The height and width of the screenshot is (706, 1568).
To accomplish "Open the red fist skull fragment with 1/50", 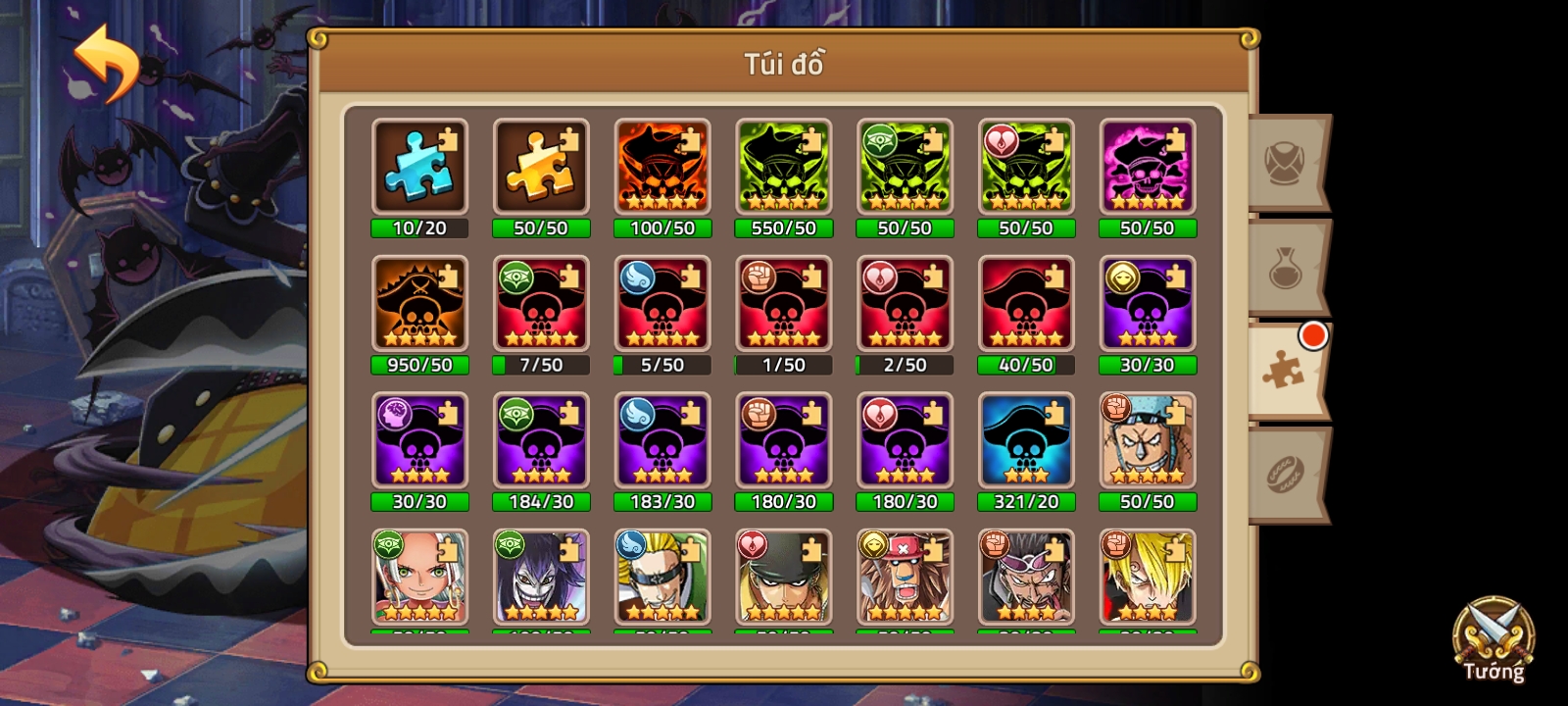I will (x=783, y=304).
